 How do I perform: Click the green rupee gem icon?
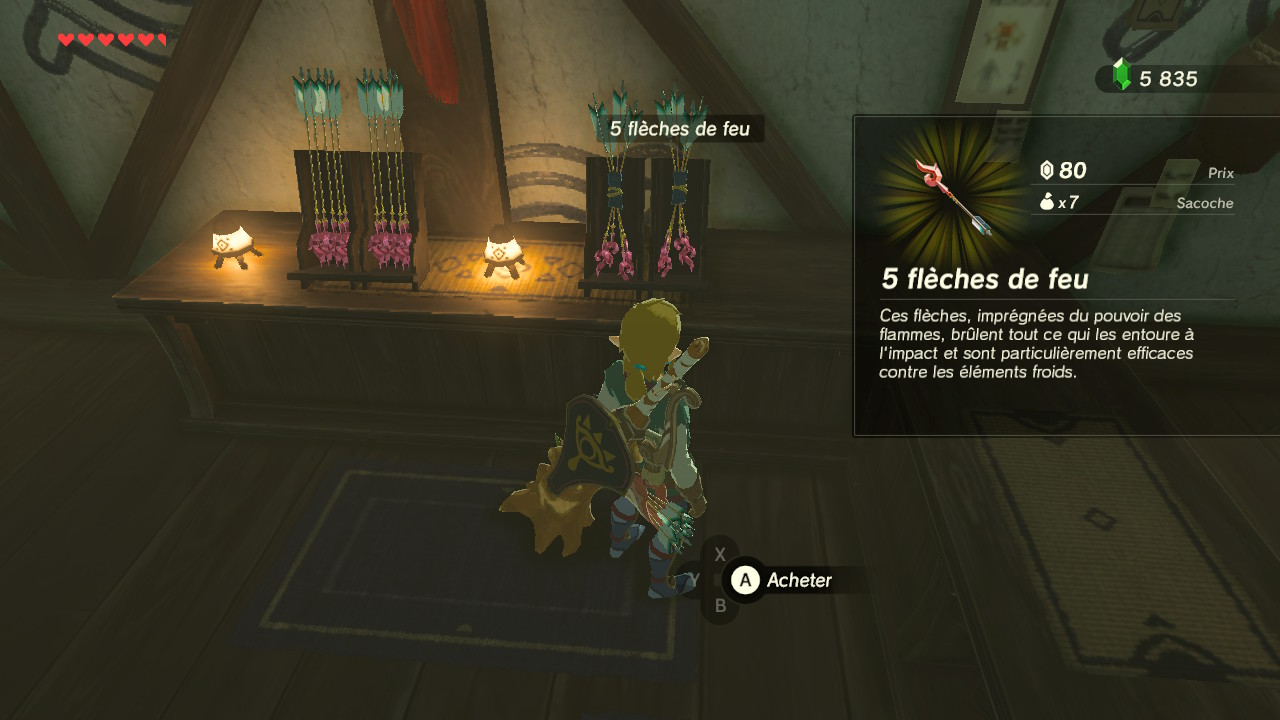click(1120, 74)
